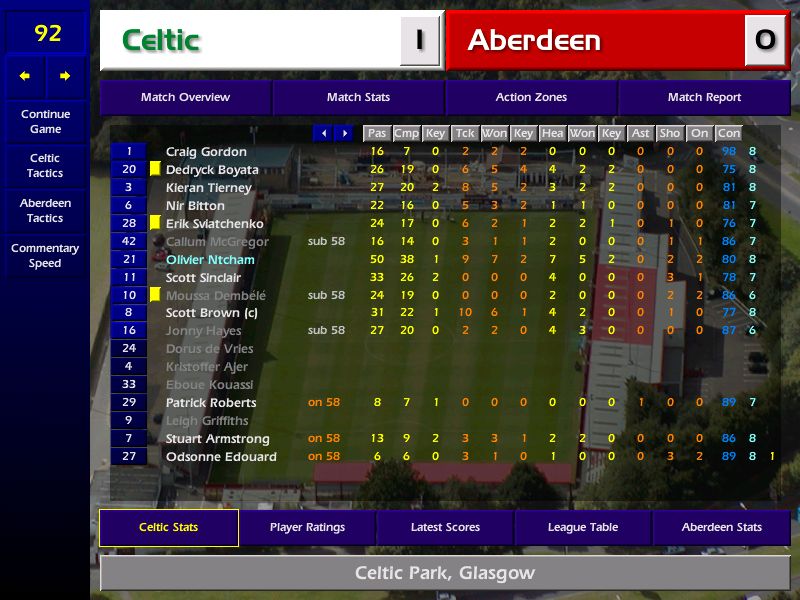Go forward with right yellow arrow
800x600 pixels.
coord(65,76)
